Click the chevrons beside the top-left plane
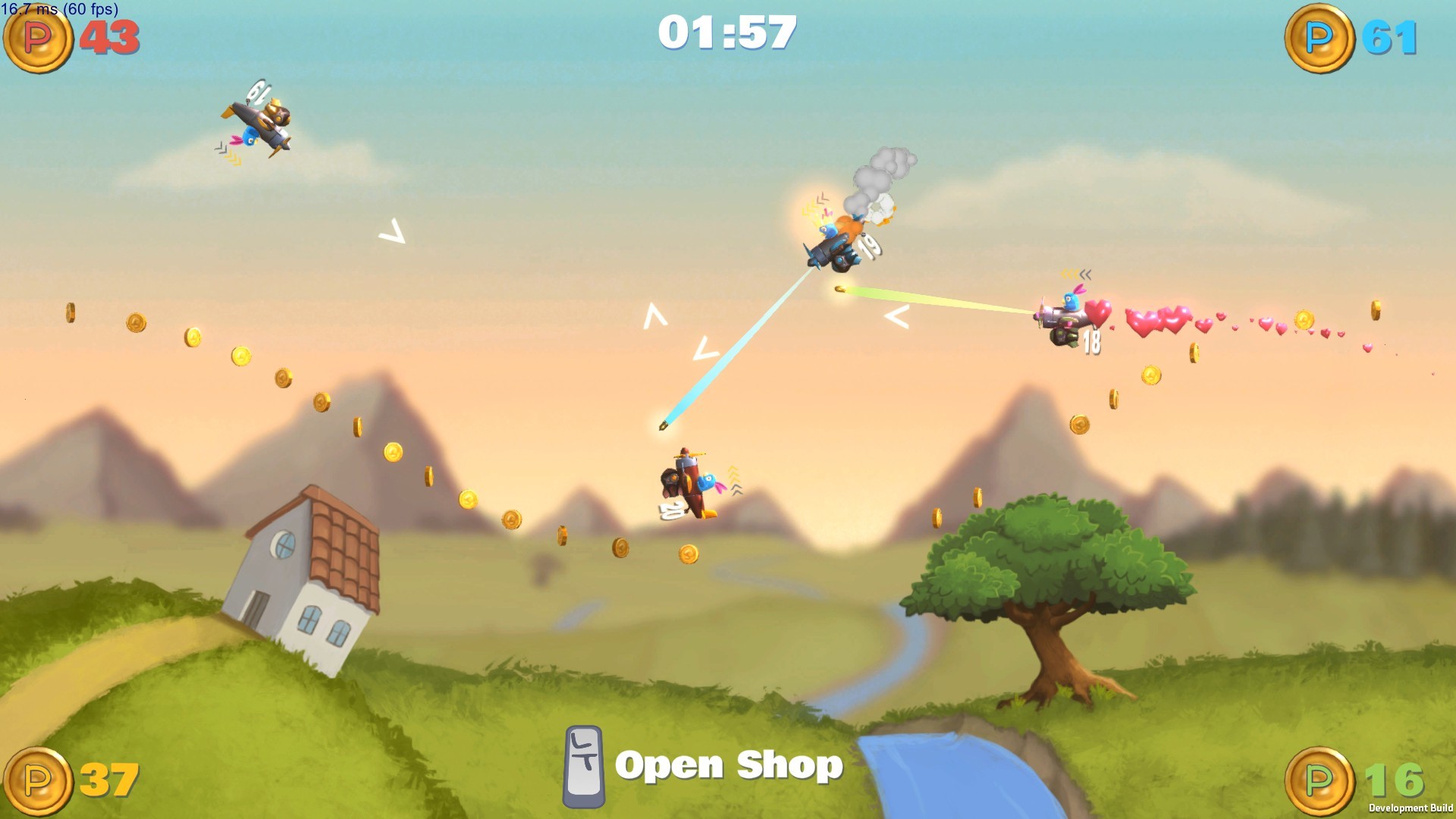Viewport: 1456px width, 819px height. 226,153
